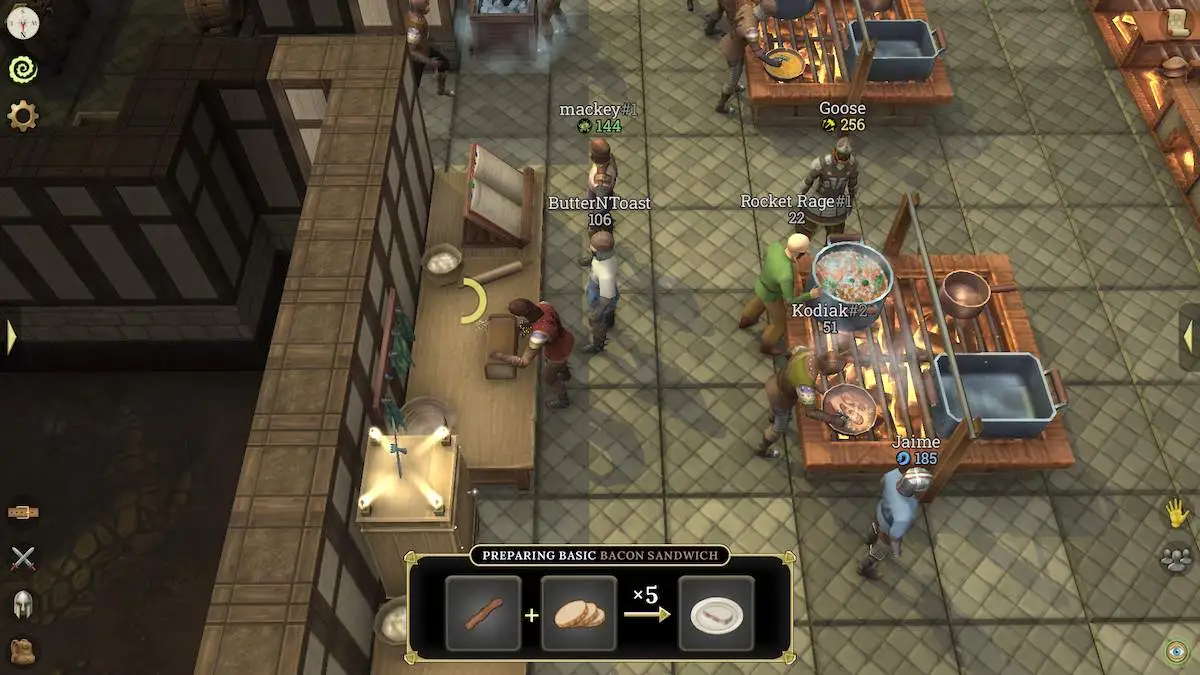Image resolution: width=1200 pixels, height=675 pixels.
Task: Expand the right side panel arrow
Action: pos(1189,337)
